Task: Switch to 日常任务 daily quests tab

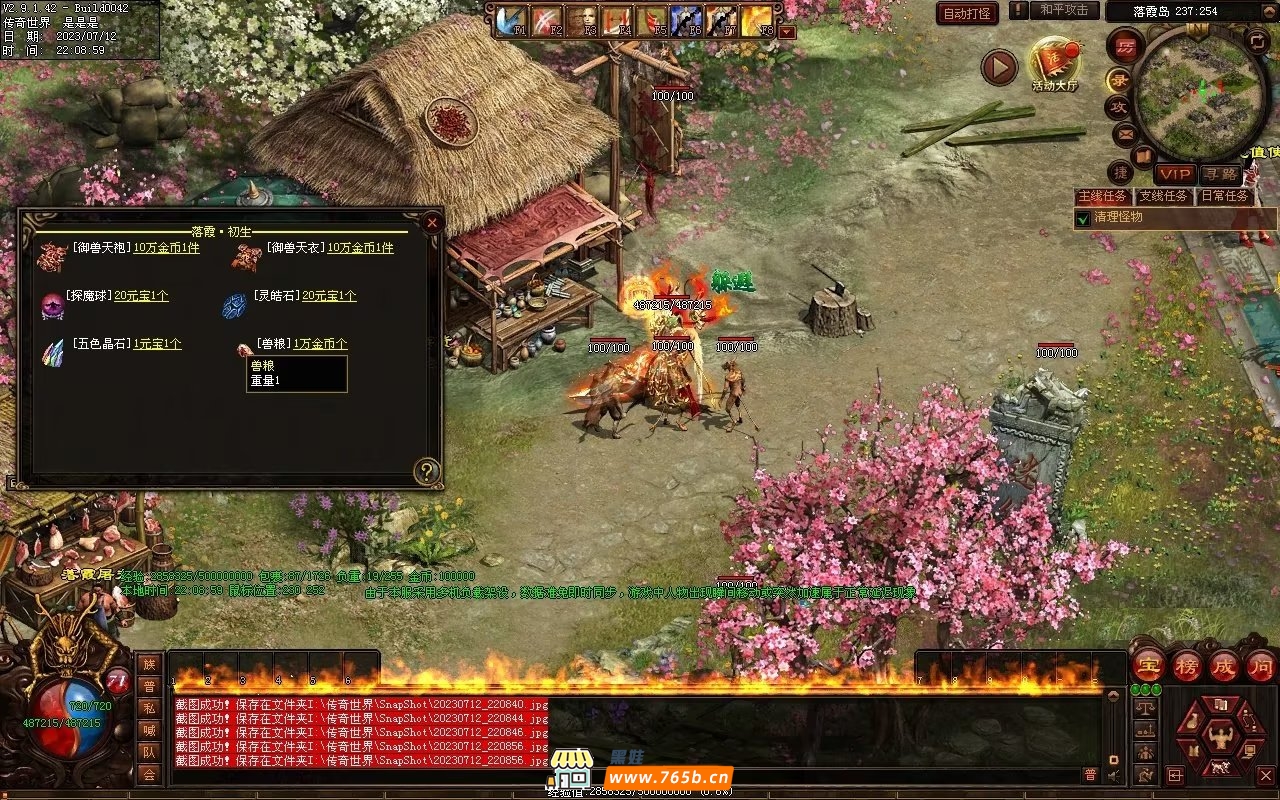Action: (x=1225, y=196)
